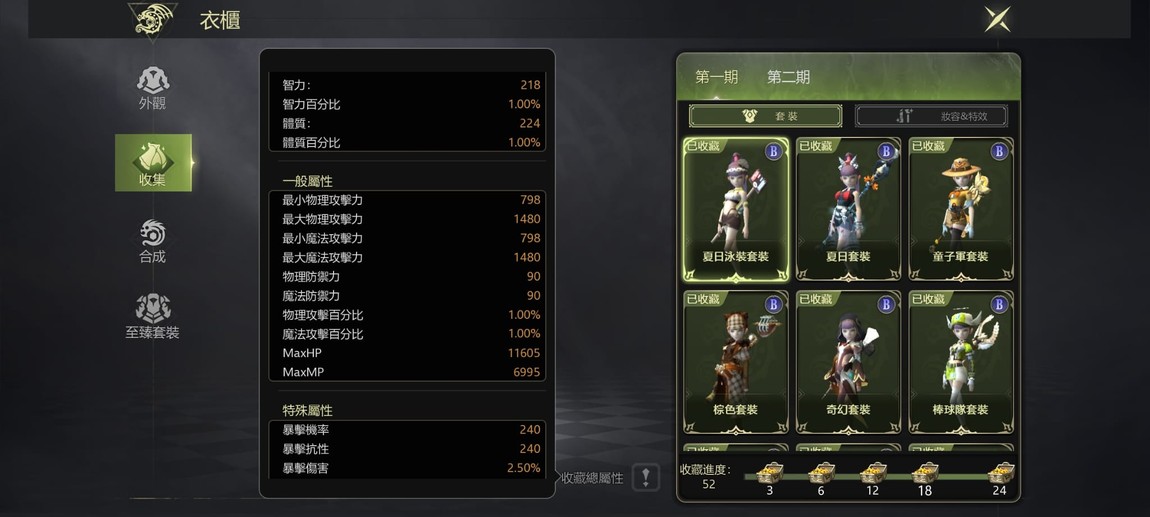Select the 夏日泳裝套裝 outfit card
Viewport: 1150px width, 517px height.
pyautogui.click(x=735, y=209)
